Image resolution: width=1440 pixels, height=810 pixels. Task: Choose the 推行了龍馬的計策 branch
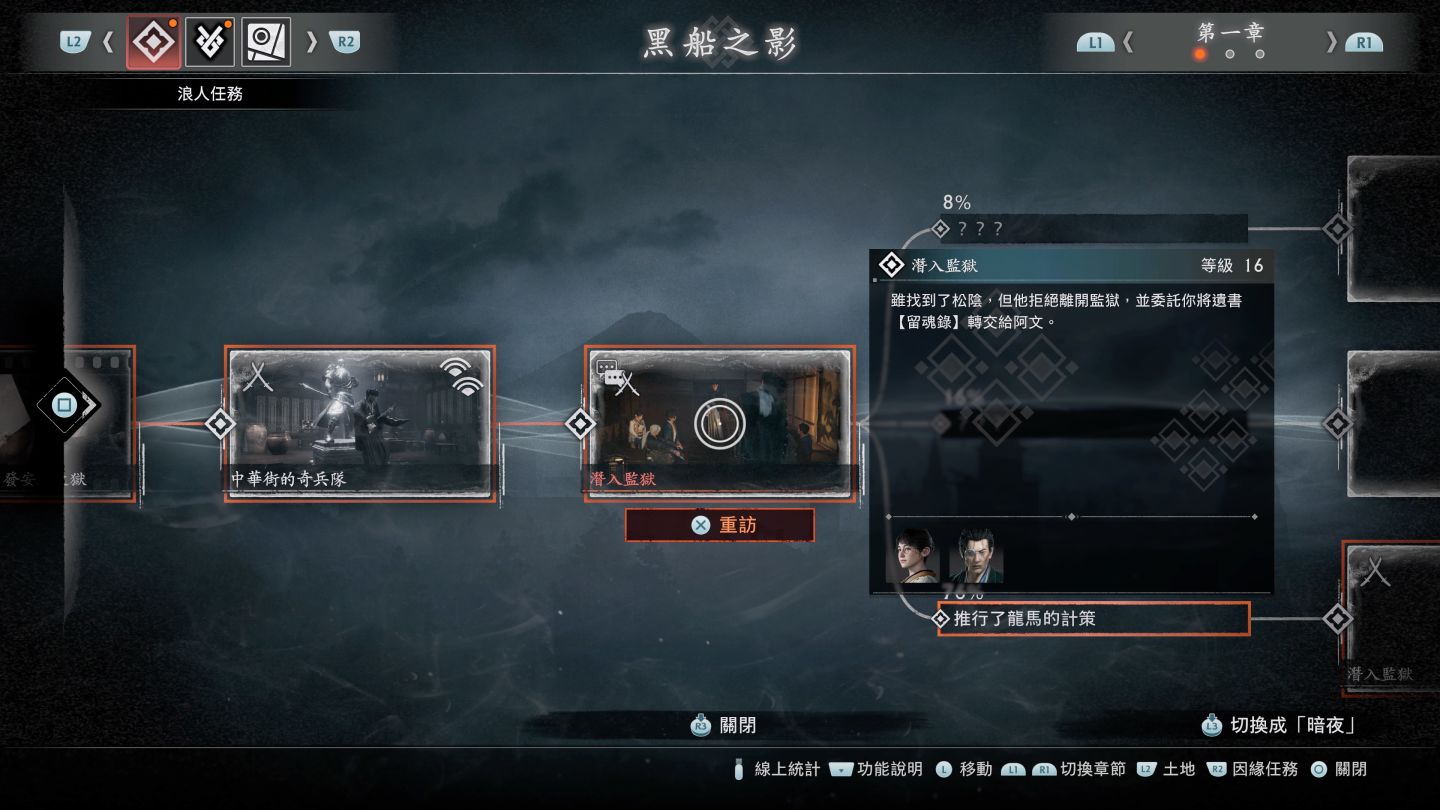point(1094,619)
